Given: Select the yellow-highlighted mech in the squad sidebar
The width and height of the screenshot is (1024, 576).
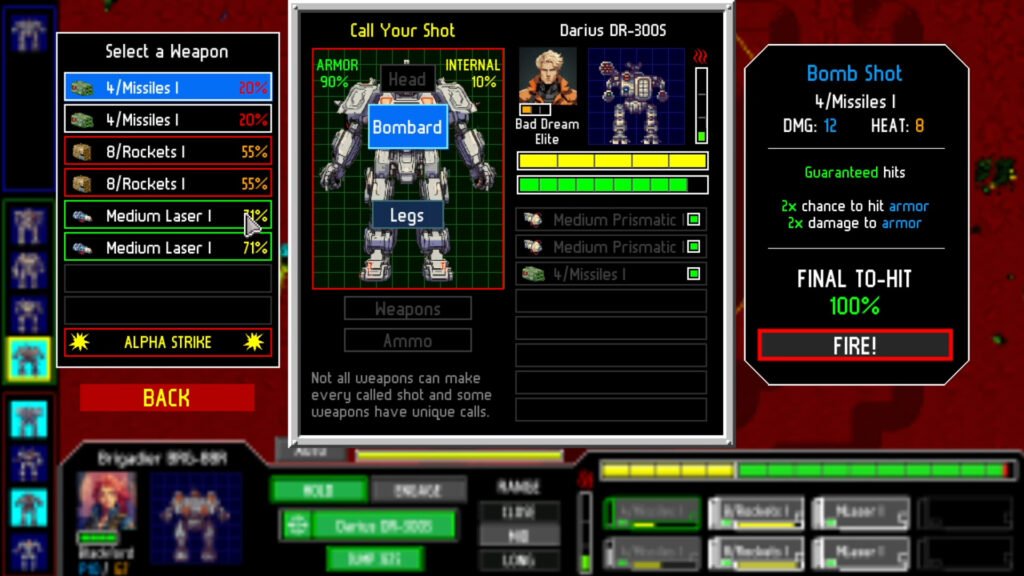Looking at the screenshot, I should click(29, 357).
